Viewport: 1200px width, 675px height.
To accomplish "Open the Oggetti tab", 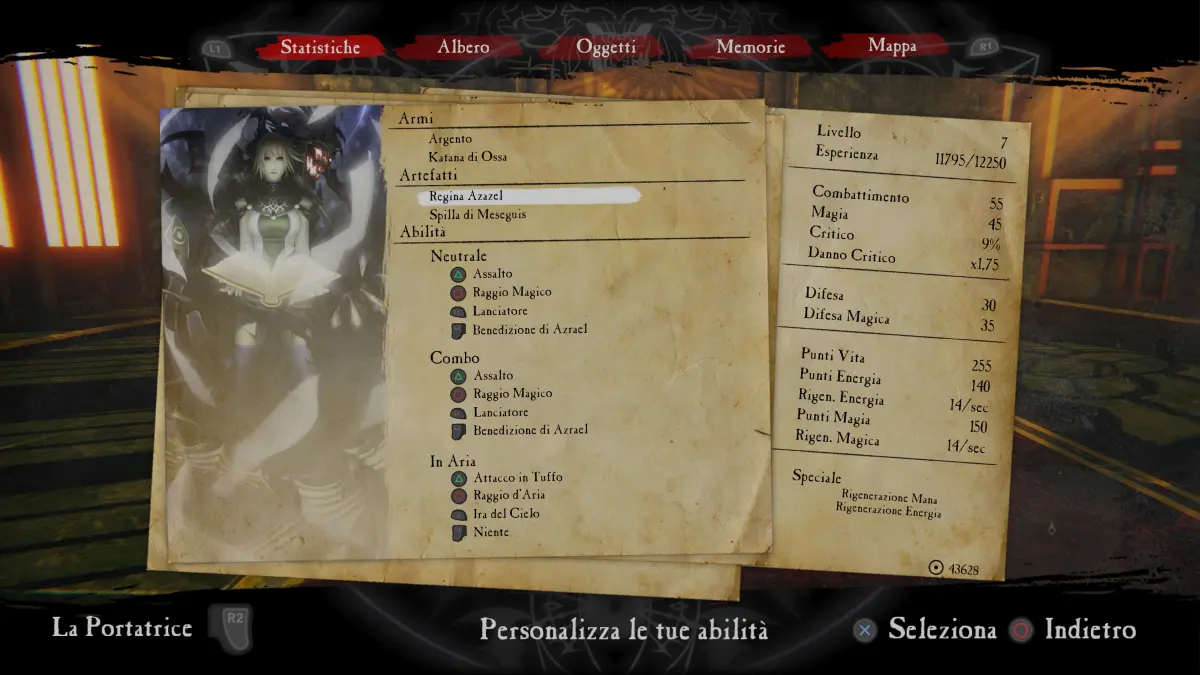I will coord(606,47).
